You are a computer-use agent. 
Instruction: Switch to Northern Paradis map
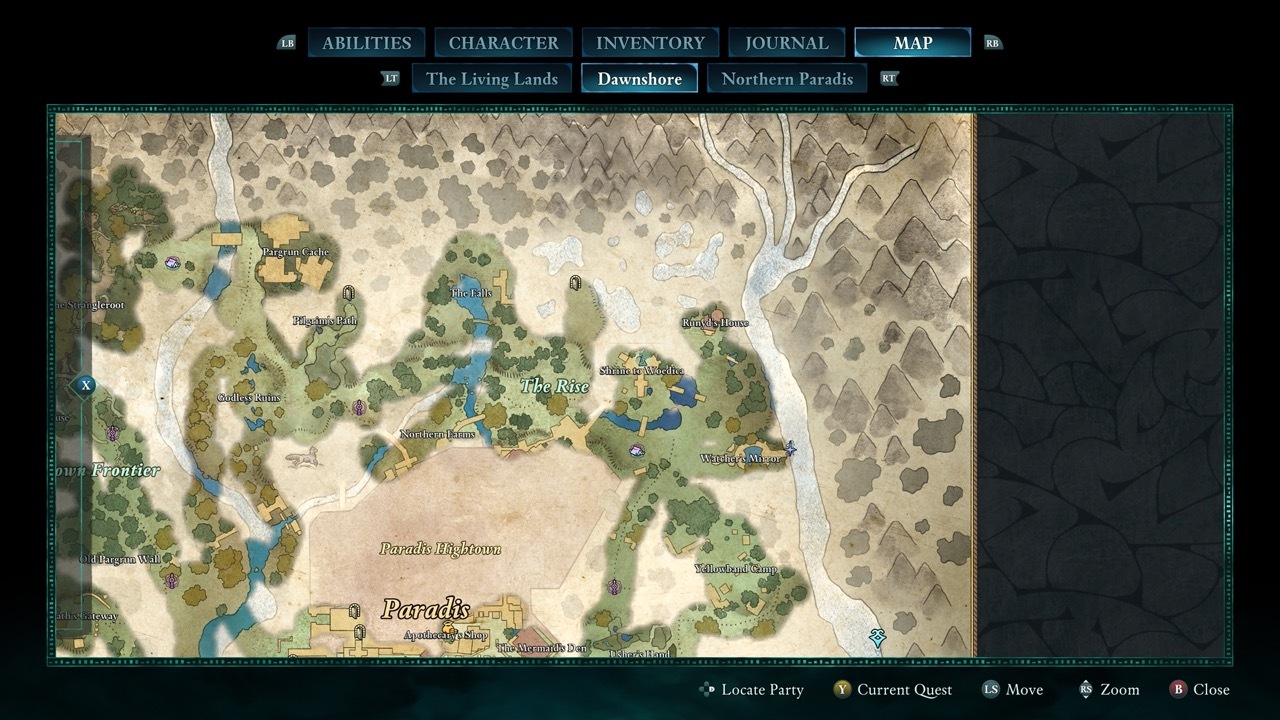click(787, 79)
